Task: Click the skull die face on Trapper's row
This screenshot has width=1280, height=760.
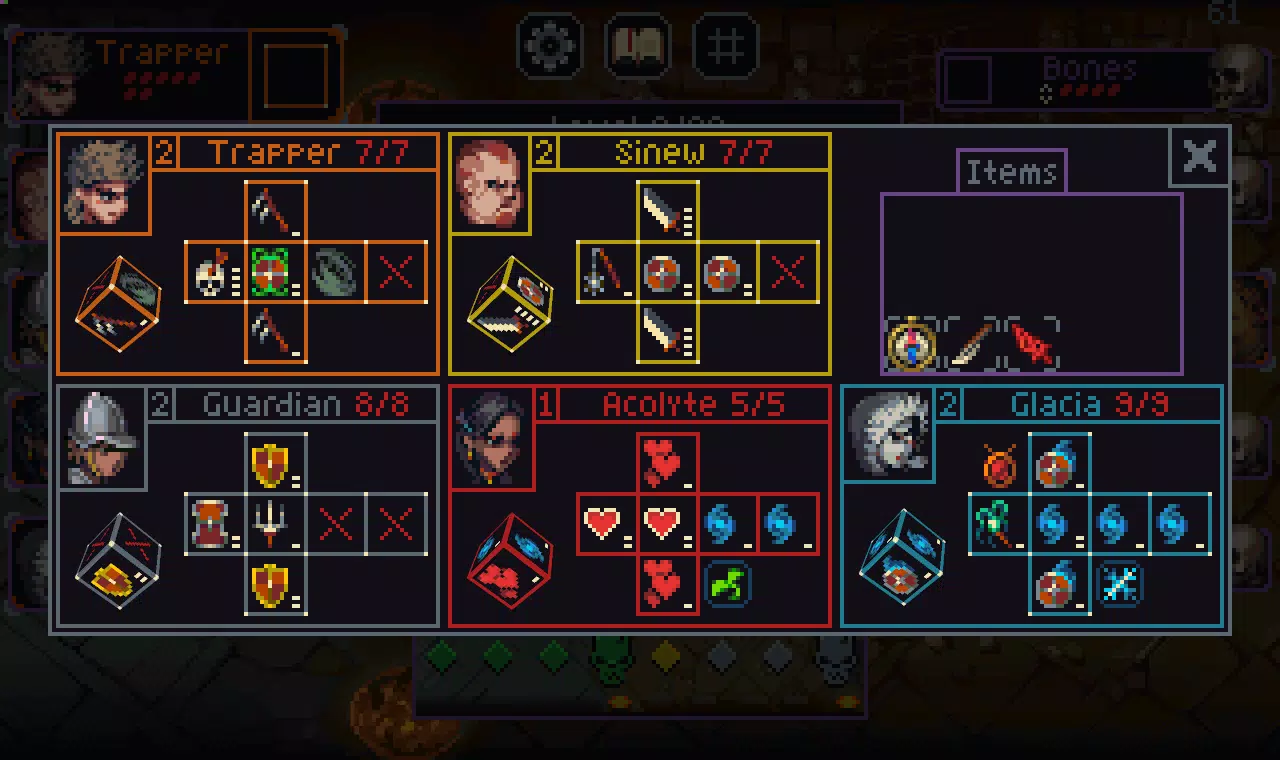Action: [x=212, y=272]
